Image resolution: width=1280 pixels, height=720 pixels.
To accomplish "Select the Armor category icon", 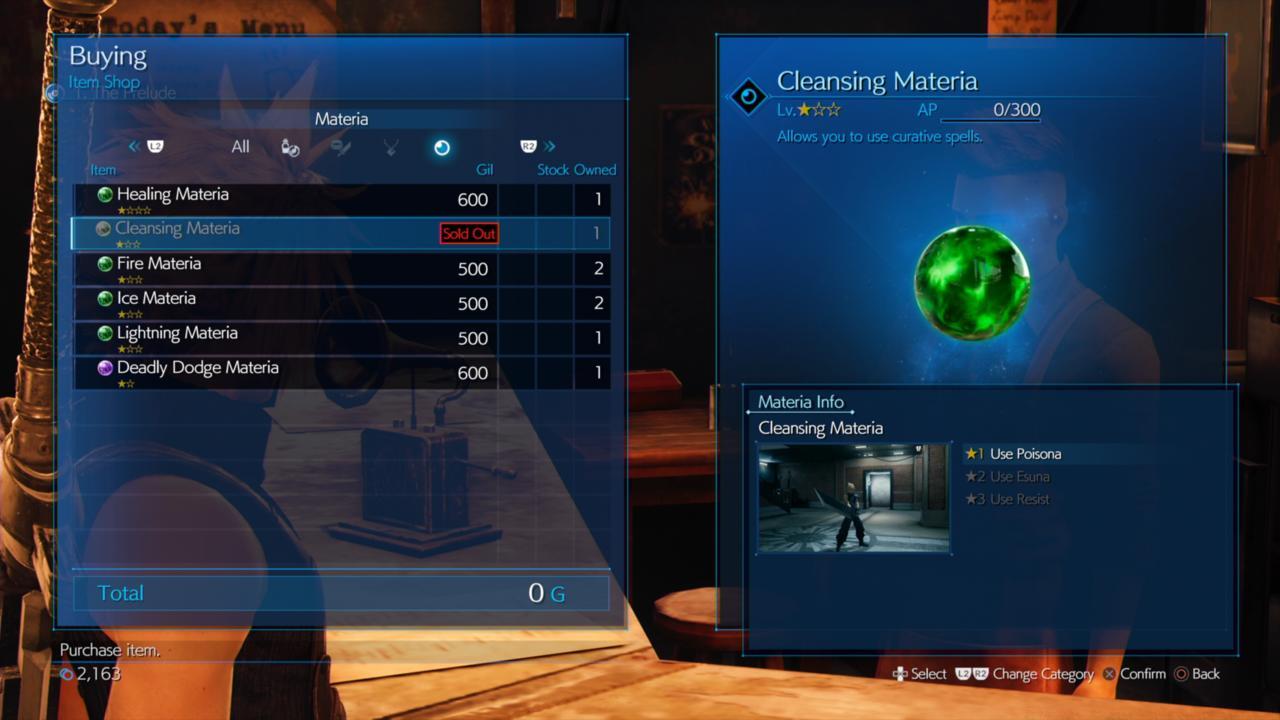I will 390,146.
